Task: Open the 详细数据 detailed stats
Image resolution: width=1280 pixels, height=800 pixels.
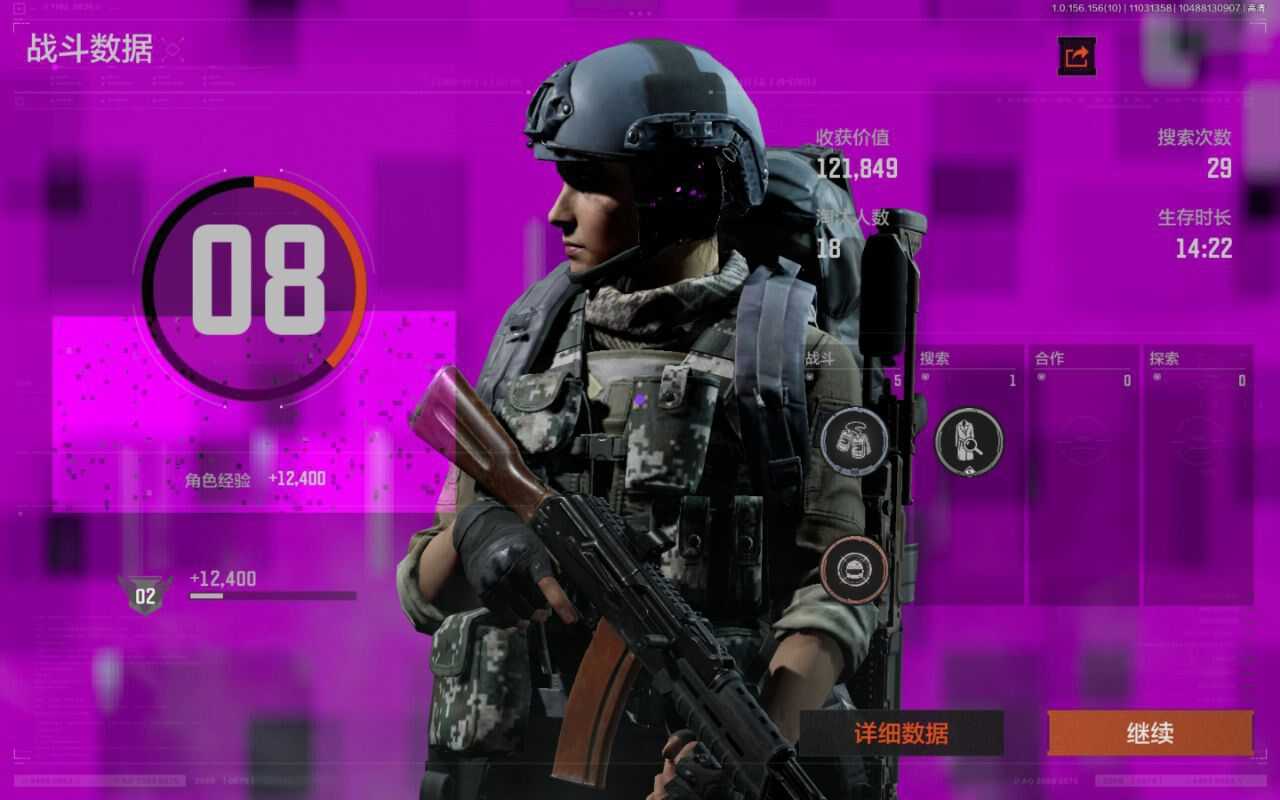Action: coord(901,733)
